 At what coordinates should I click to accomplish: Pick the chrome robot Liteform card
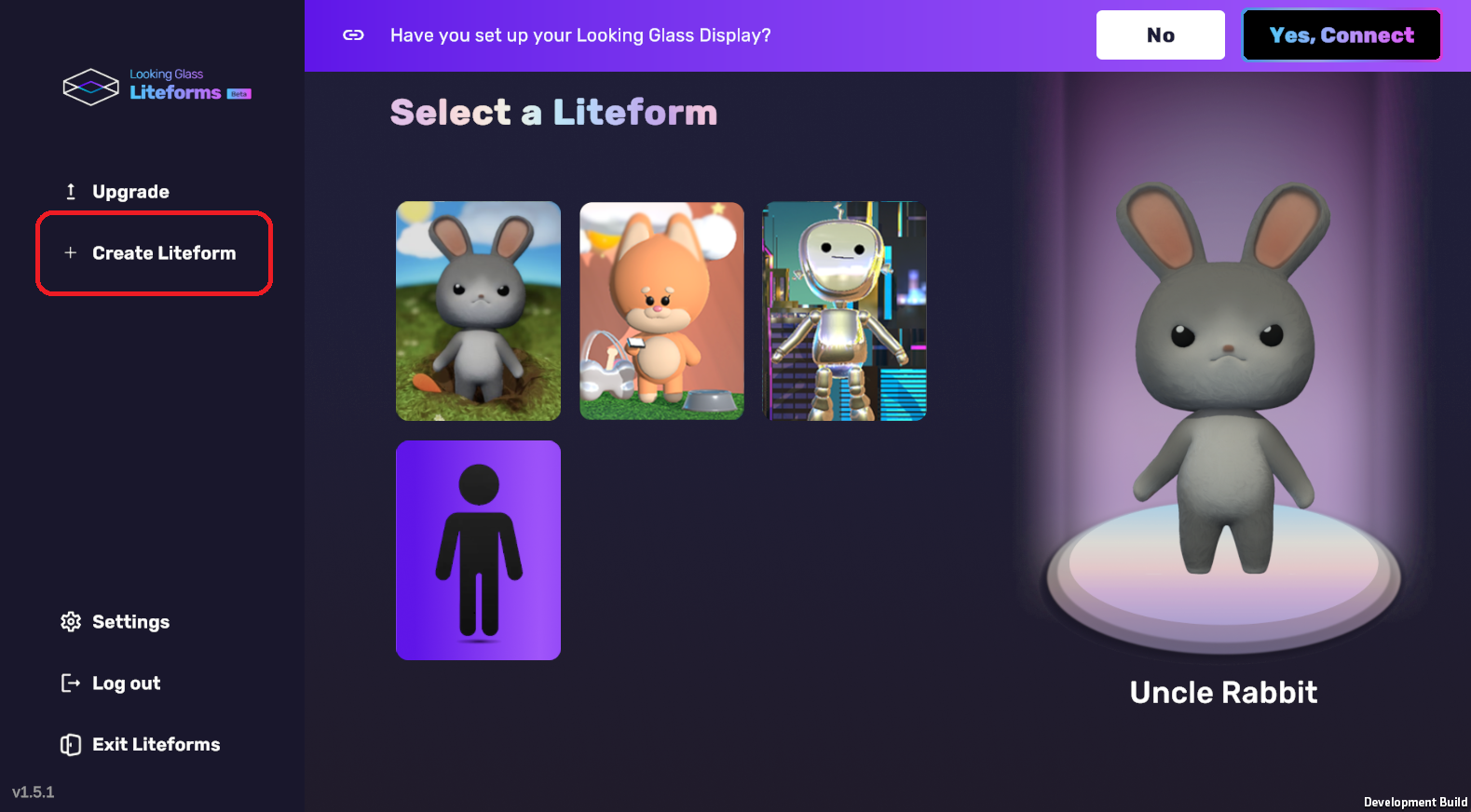click(844, 311)
